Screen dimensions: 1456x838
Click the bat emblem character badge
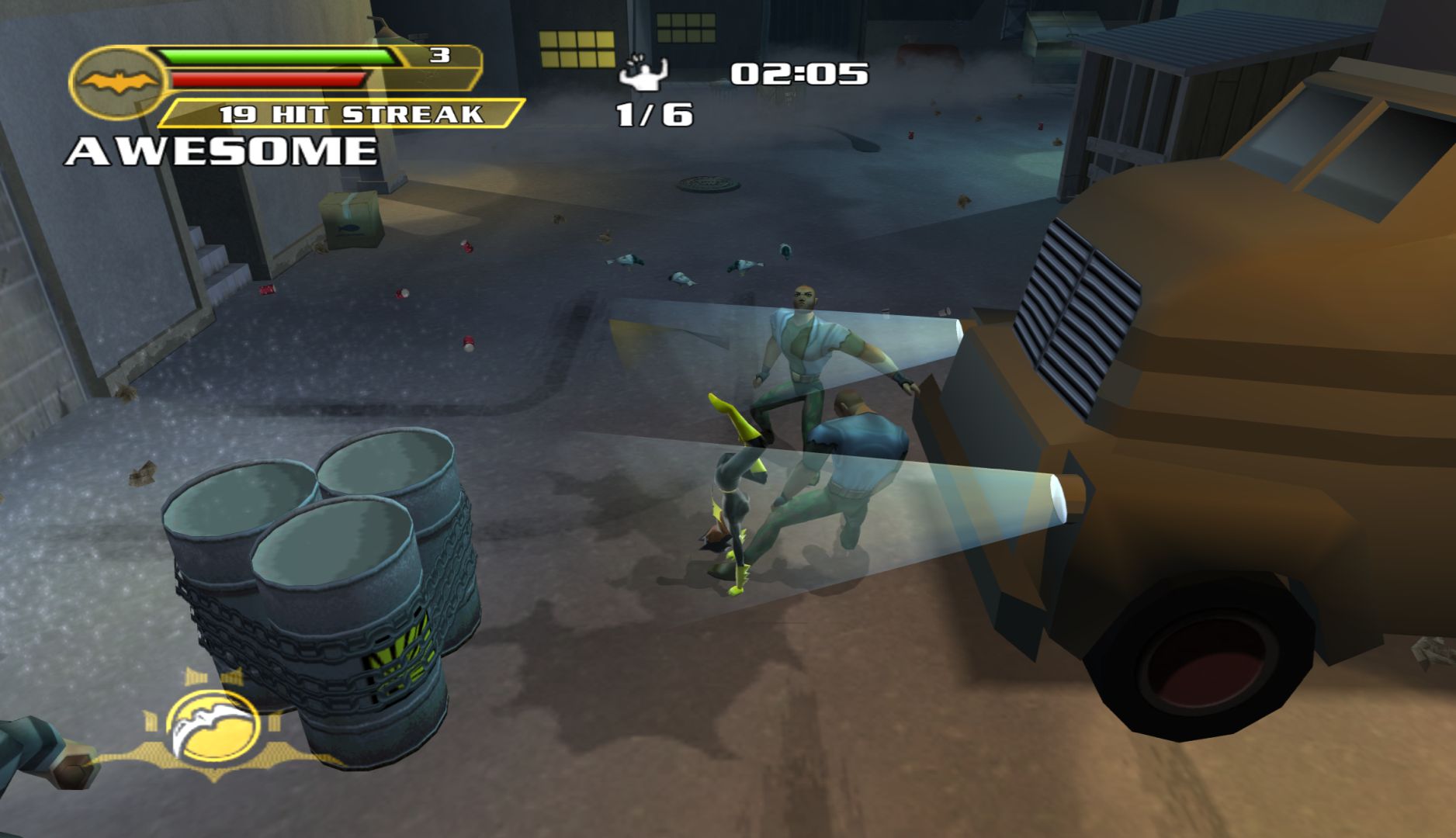[116, 81]
